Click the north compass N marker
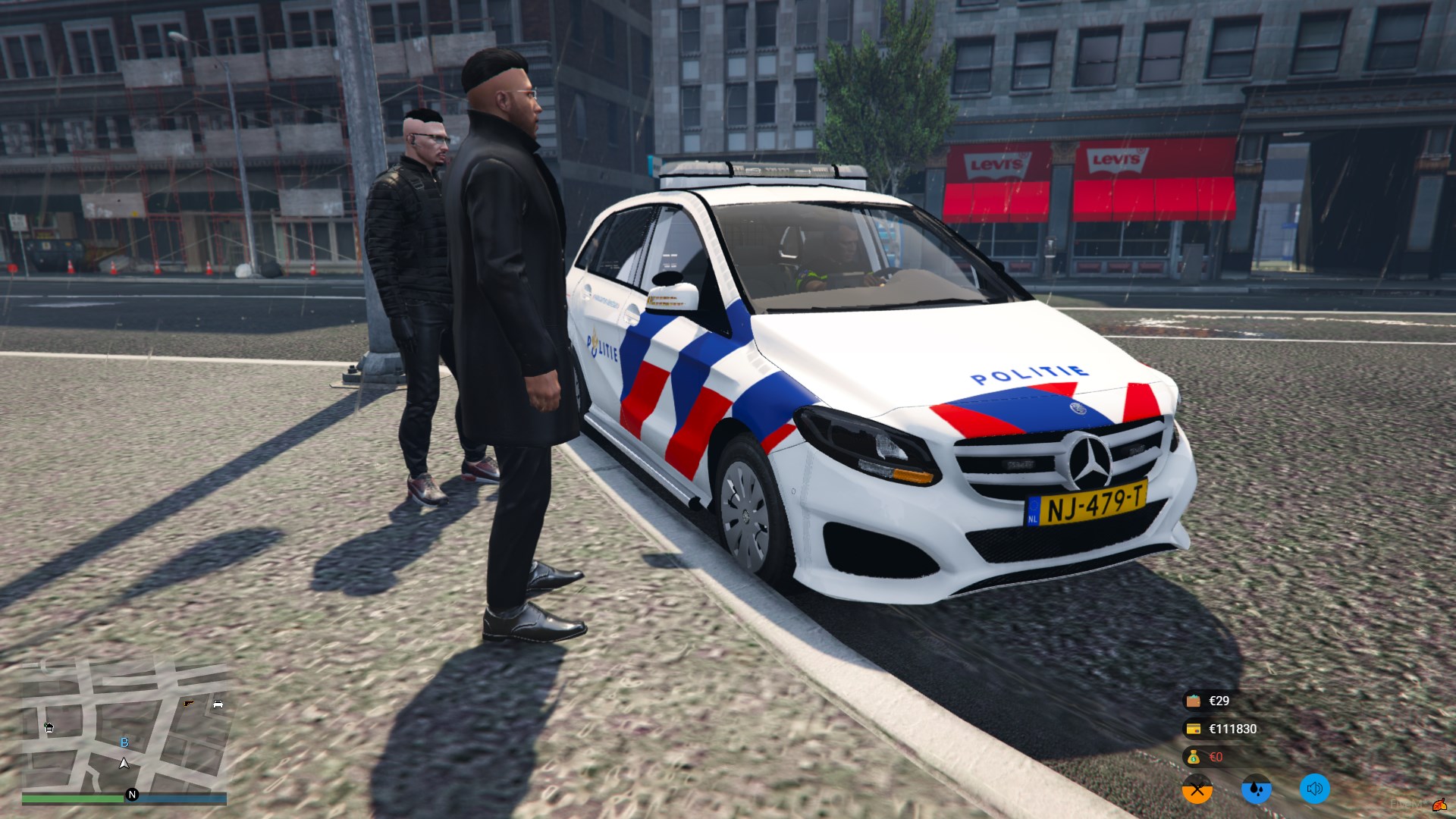Screen dimensions: 1456x819 (x=132, y=795)
